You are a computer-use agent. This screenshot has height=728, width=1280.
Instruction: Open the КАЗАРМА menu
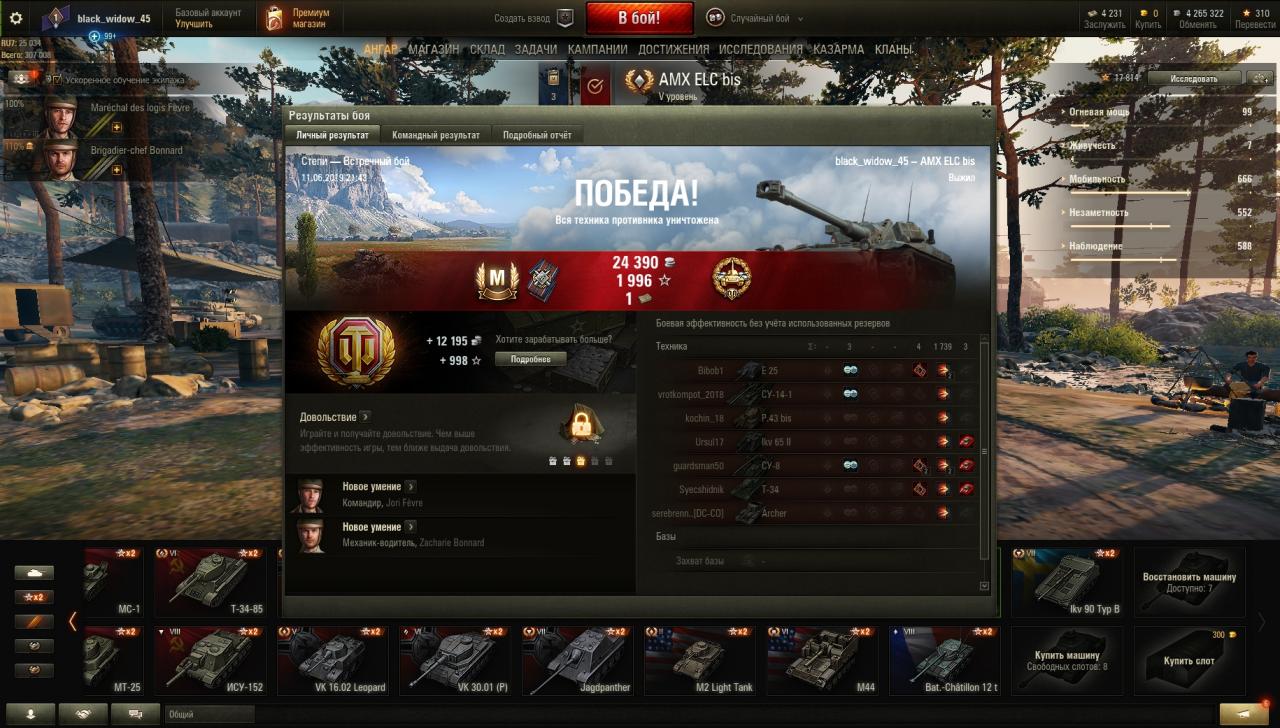[838, 49]
